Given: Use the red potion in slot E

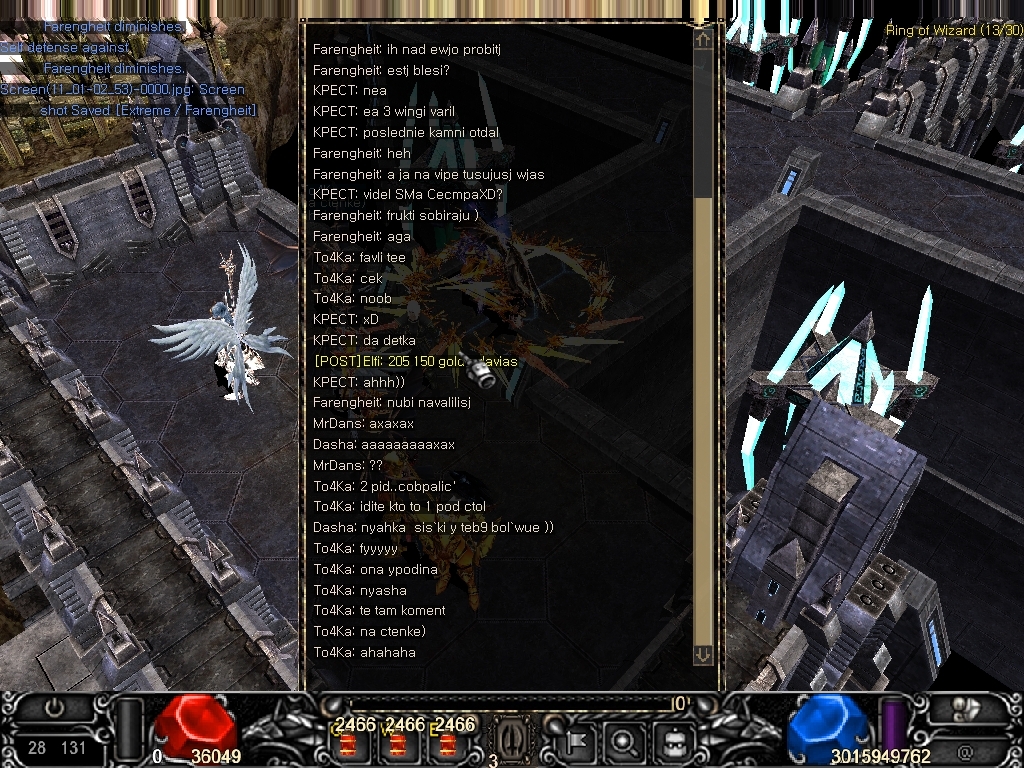Looking at the screenshot, I should click(x=449, y=744).
